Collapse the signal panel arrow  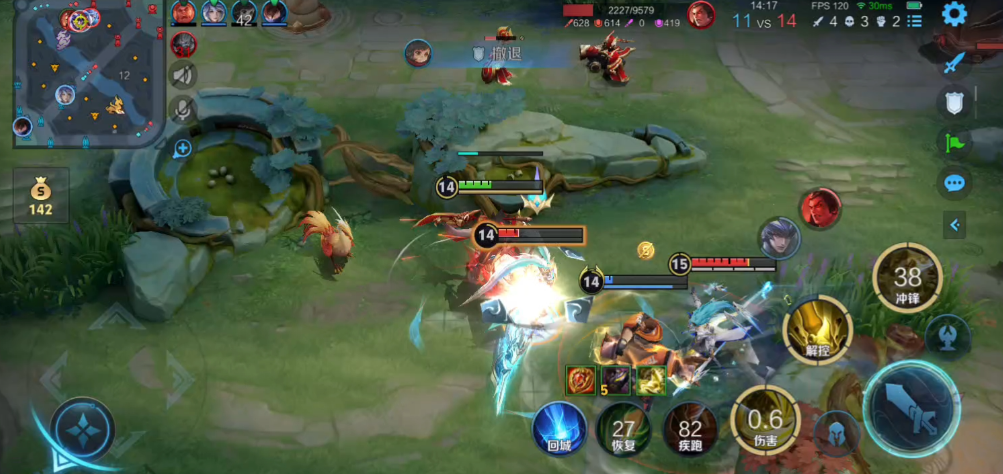[954, 226]
